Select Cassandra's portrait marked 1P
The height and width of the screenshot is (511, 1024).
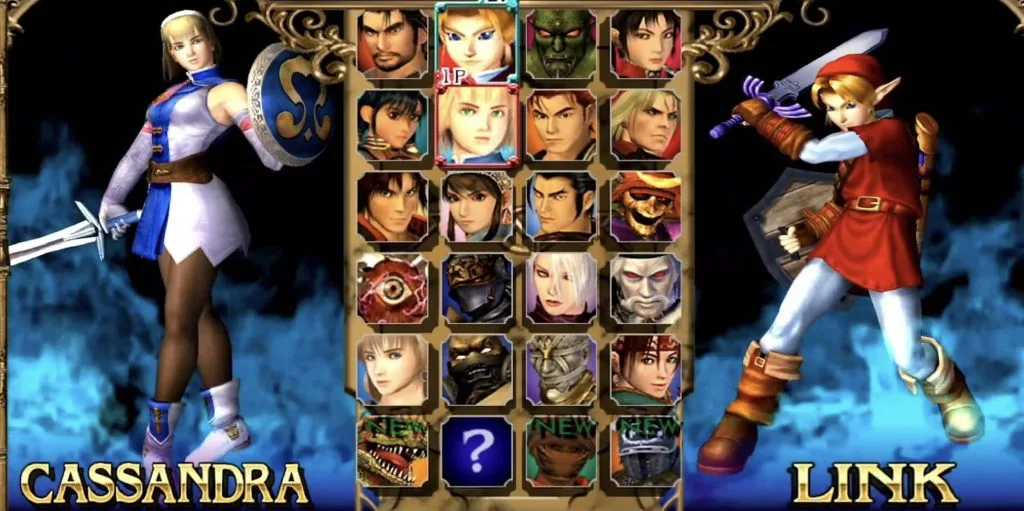pos(477,124)
